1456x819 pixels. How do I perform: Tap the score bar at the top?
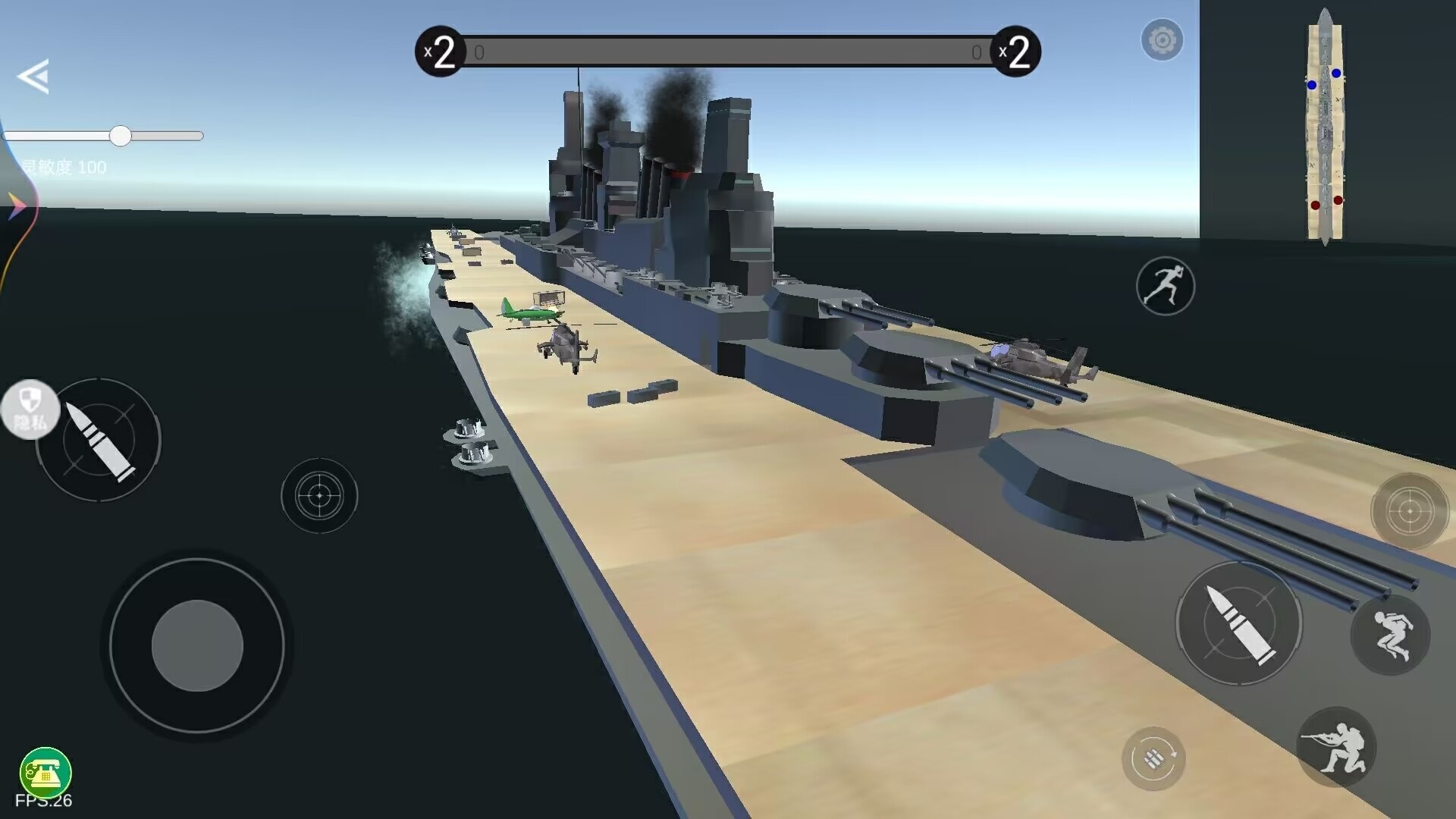click(728, 52)
